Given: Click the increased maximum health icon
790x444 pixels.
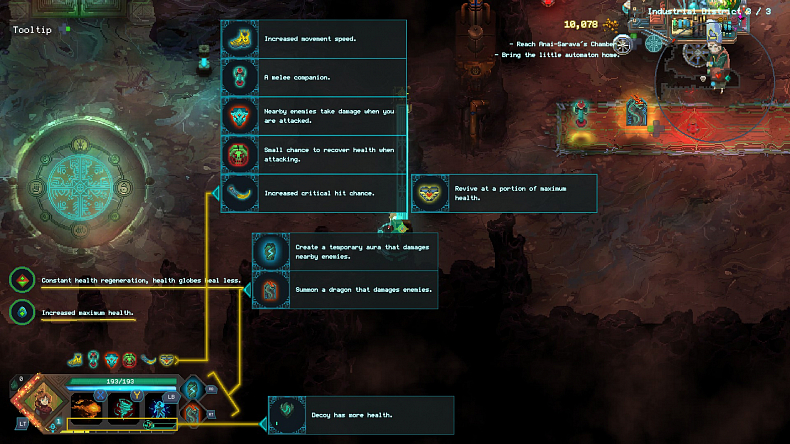Looking at the screenshot, I should point(20,312).
